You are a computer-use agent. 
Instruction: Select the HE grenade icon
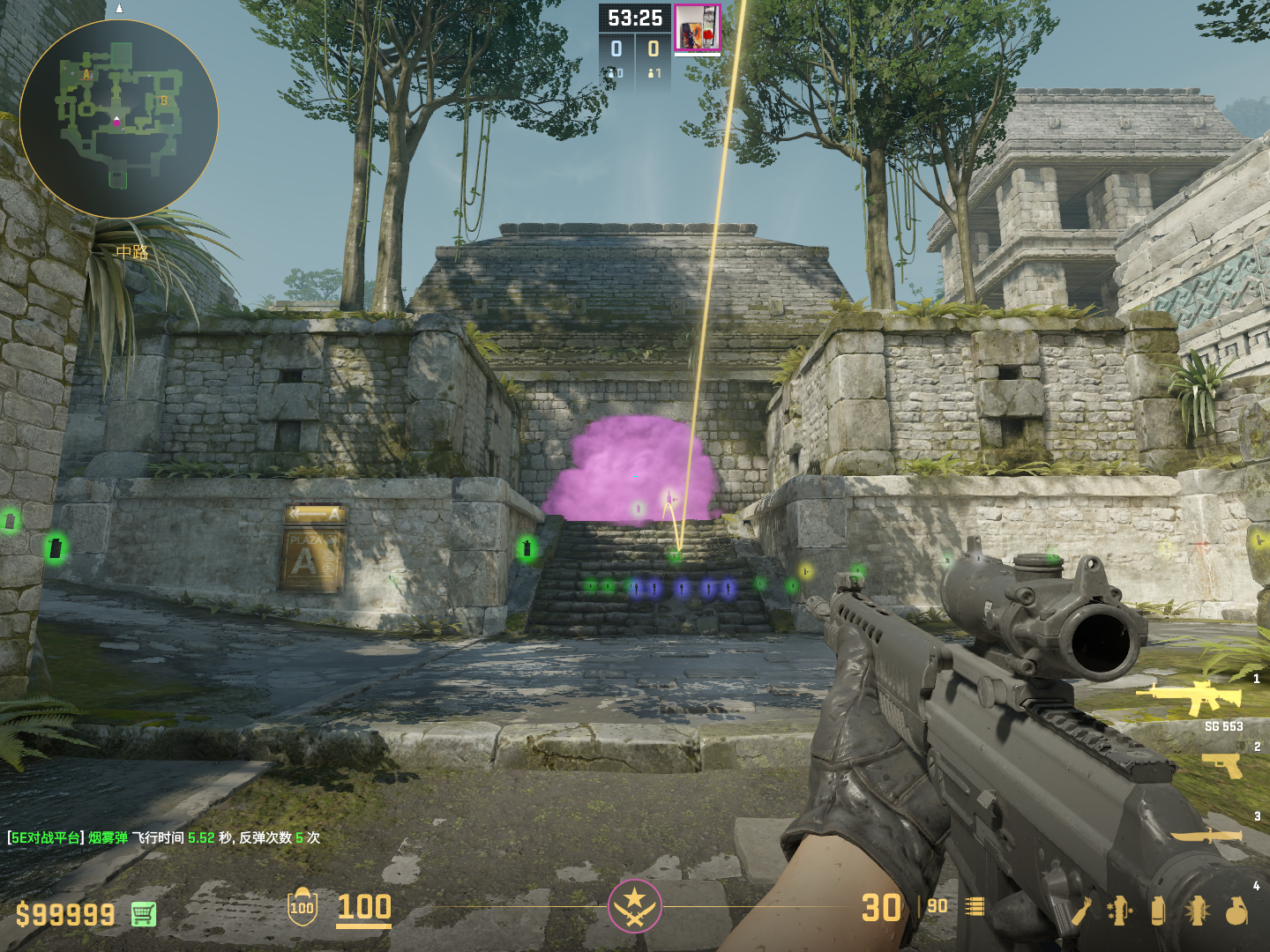1236,911
